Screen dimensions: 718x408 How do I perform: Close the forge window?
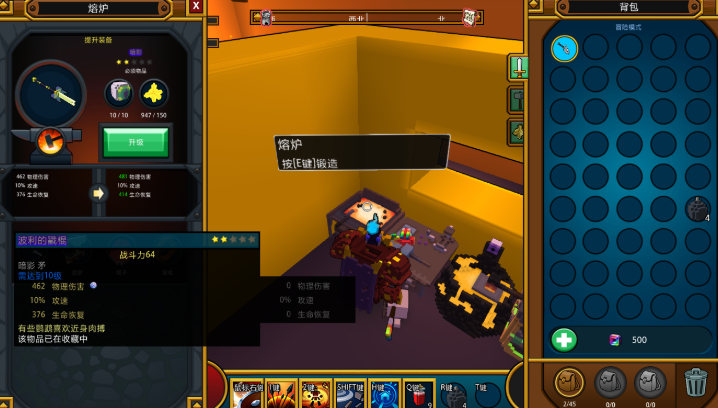point(196,7)
